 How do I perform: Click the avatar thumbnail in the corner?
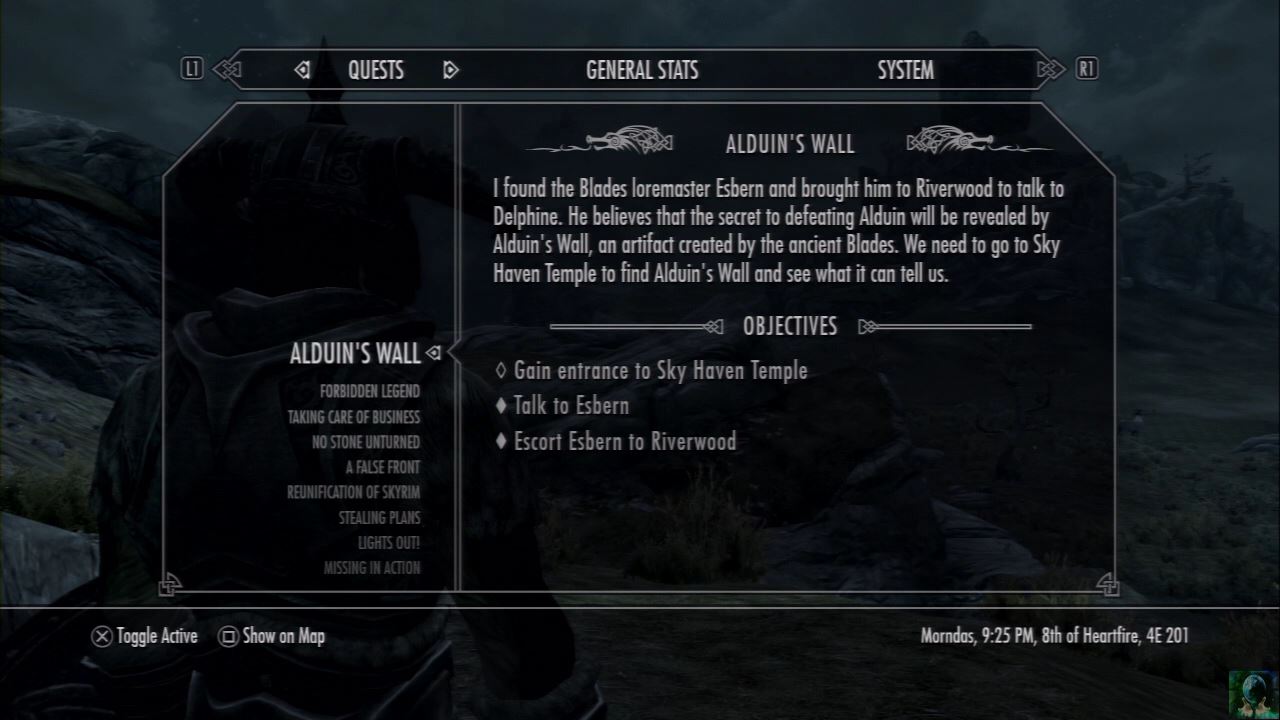1252,692
